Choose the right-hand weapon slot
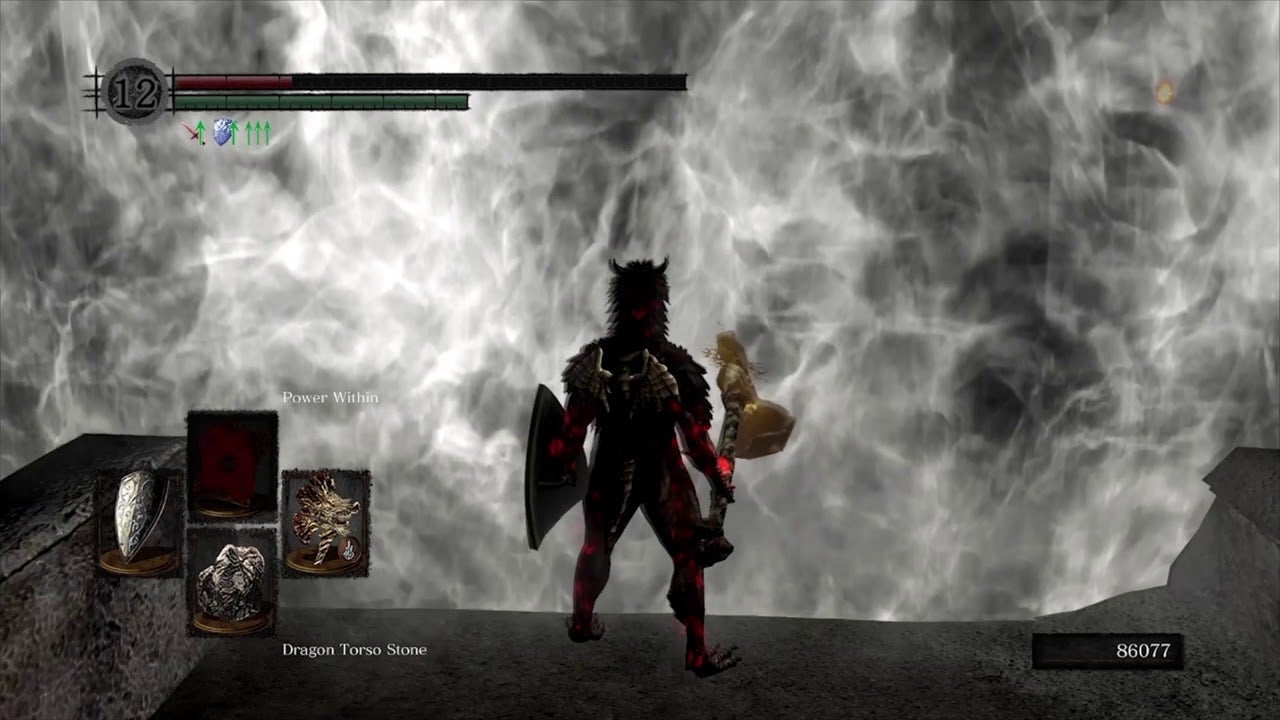The image size is (1280, 720). click(x=325, y=523)
